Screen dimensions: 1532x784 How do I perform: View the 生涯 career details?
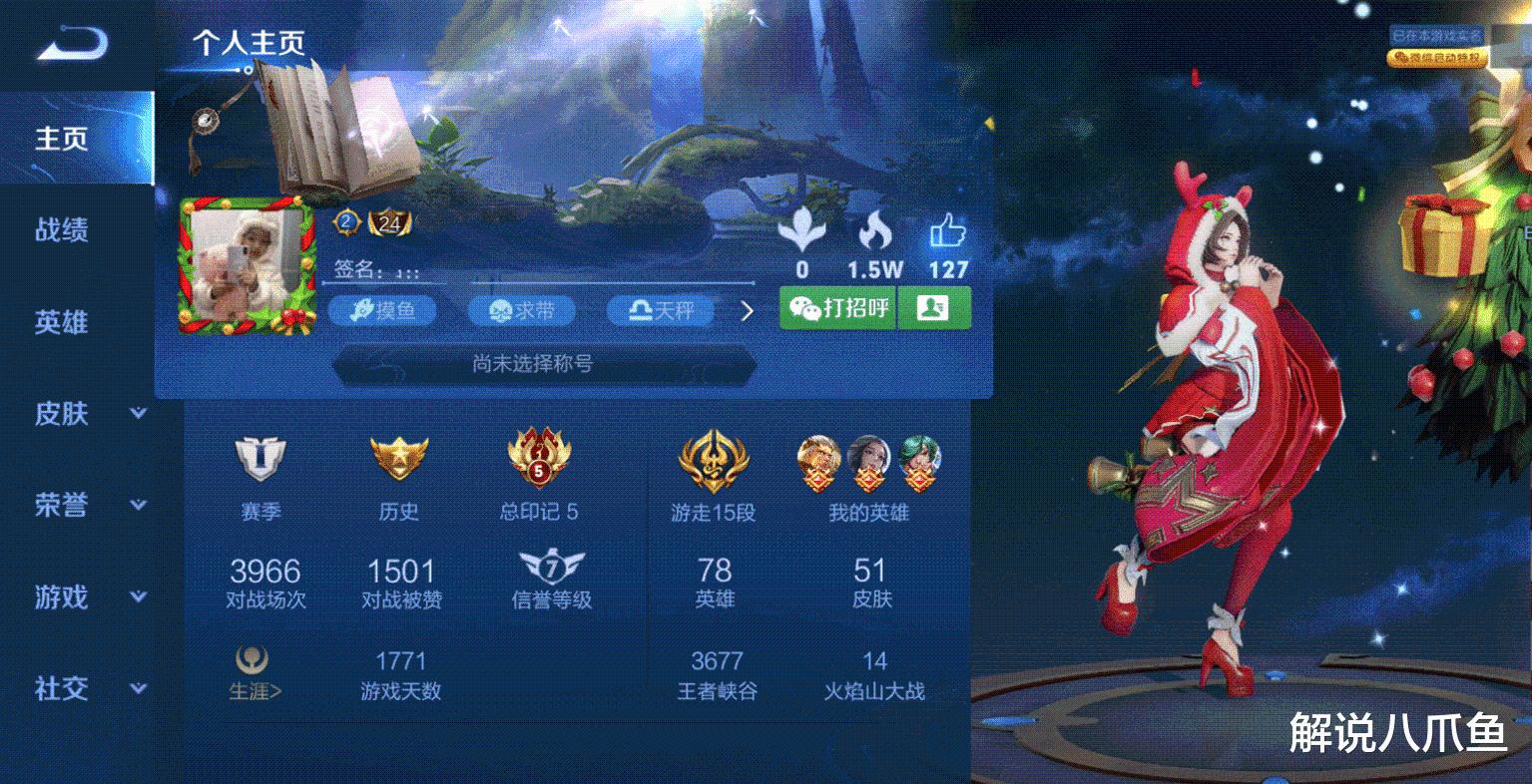254,673
